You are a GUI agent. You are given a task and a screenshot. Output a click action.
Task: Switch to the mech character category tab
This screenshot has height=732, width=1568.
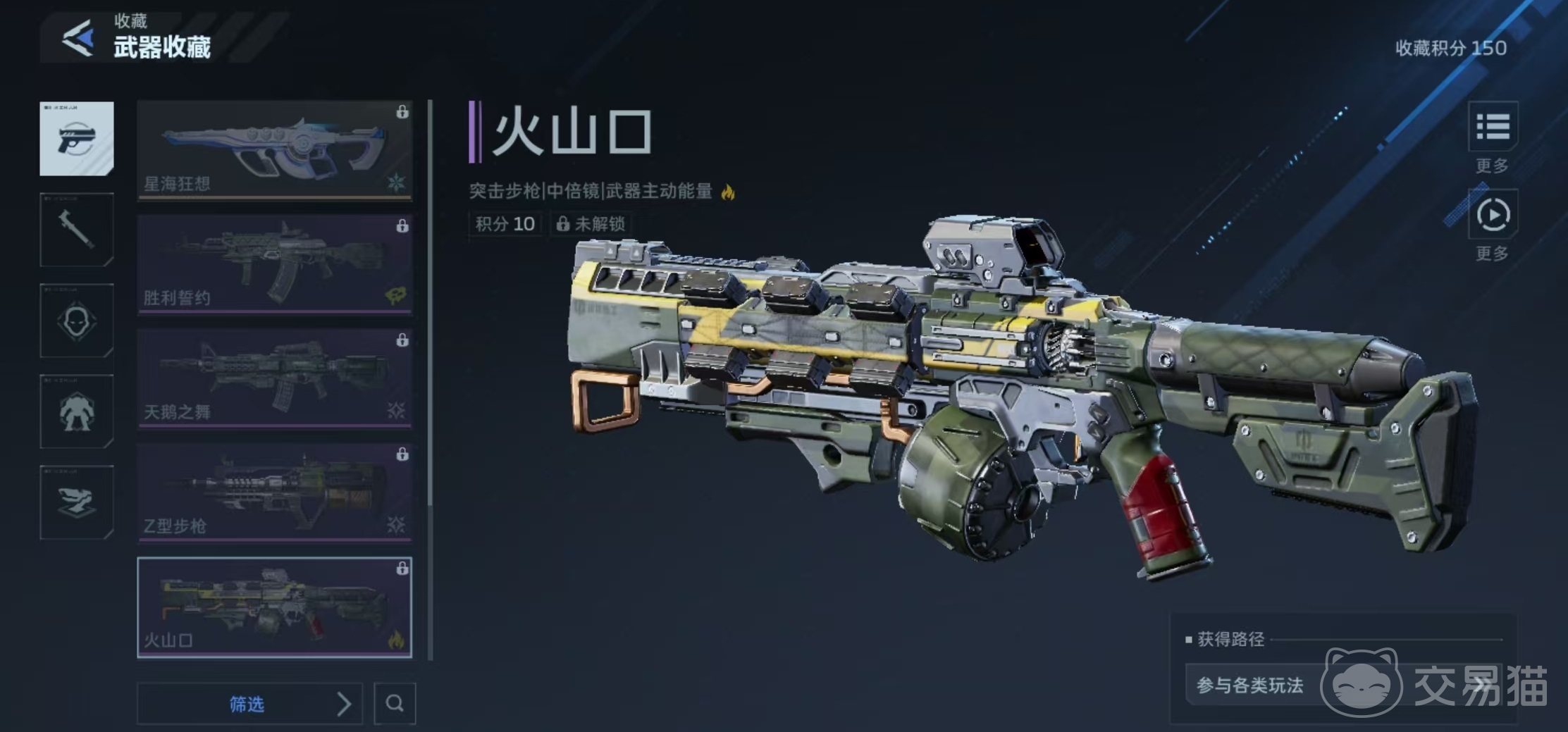[77, 411]
